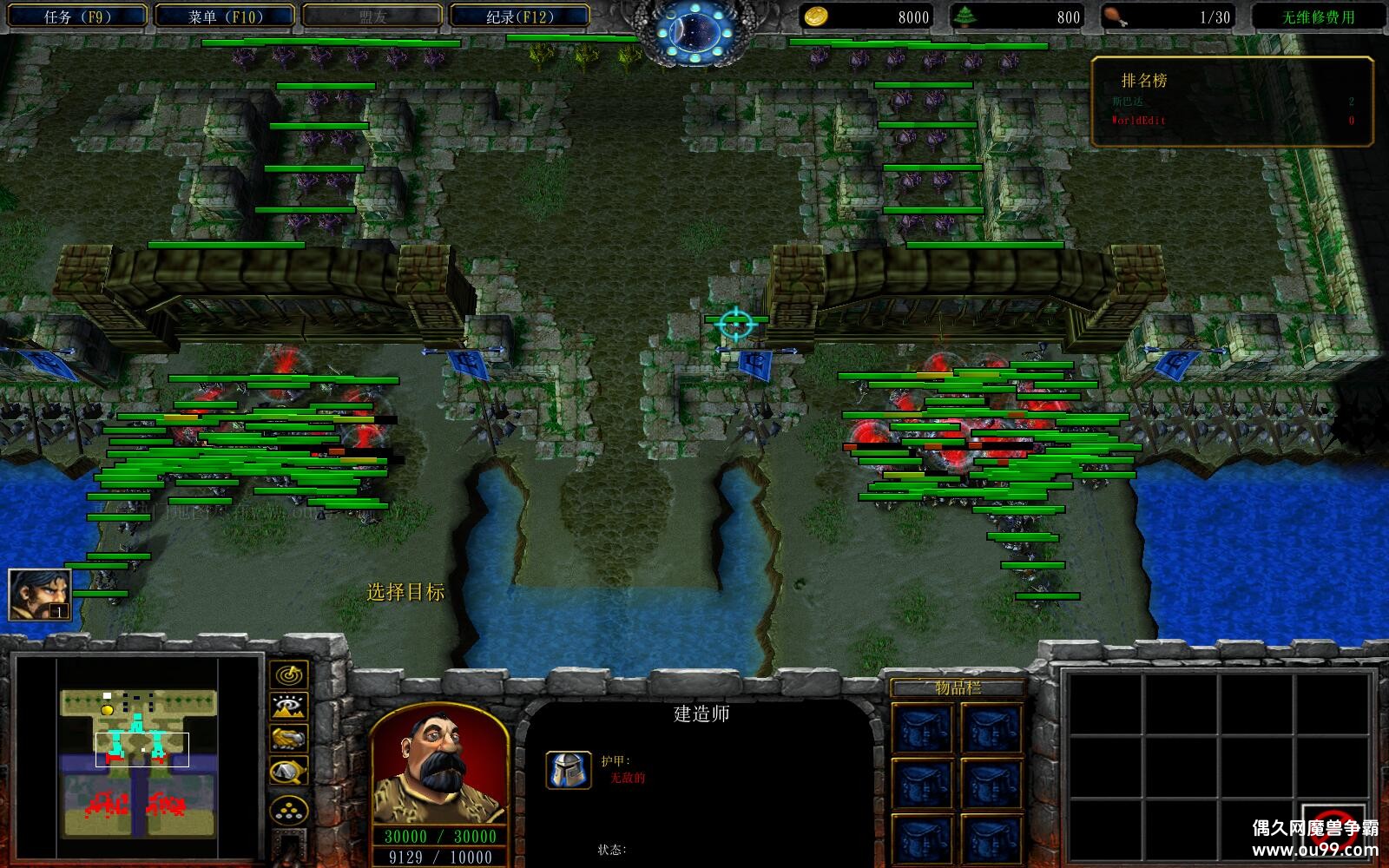Screen dimensions: 1389x868
Task: Toggle creep camp display (tent icon)
Action: coord(288,771)
